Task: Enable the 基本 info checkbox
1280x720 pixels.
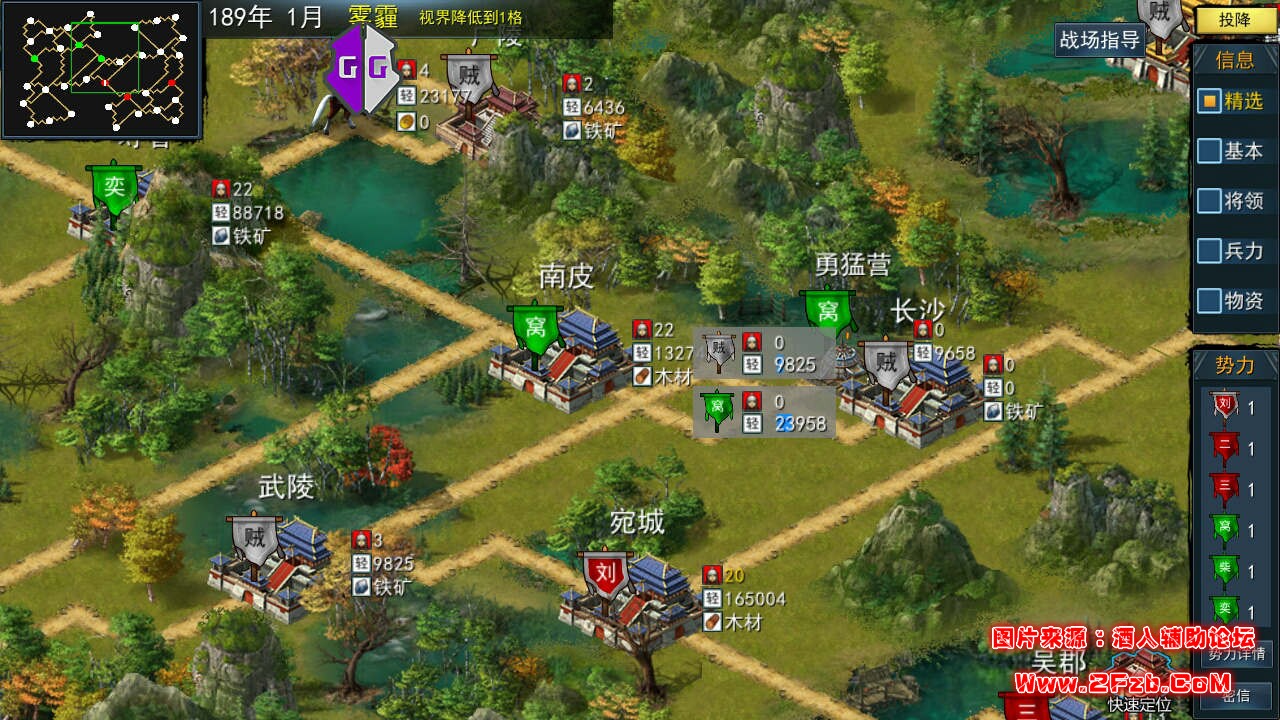Action: coord(1209,151)
